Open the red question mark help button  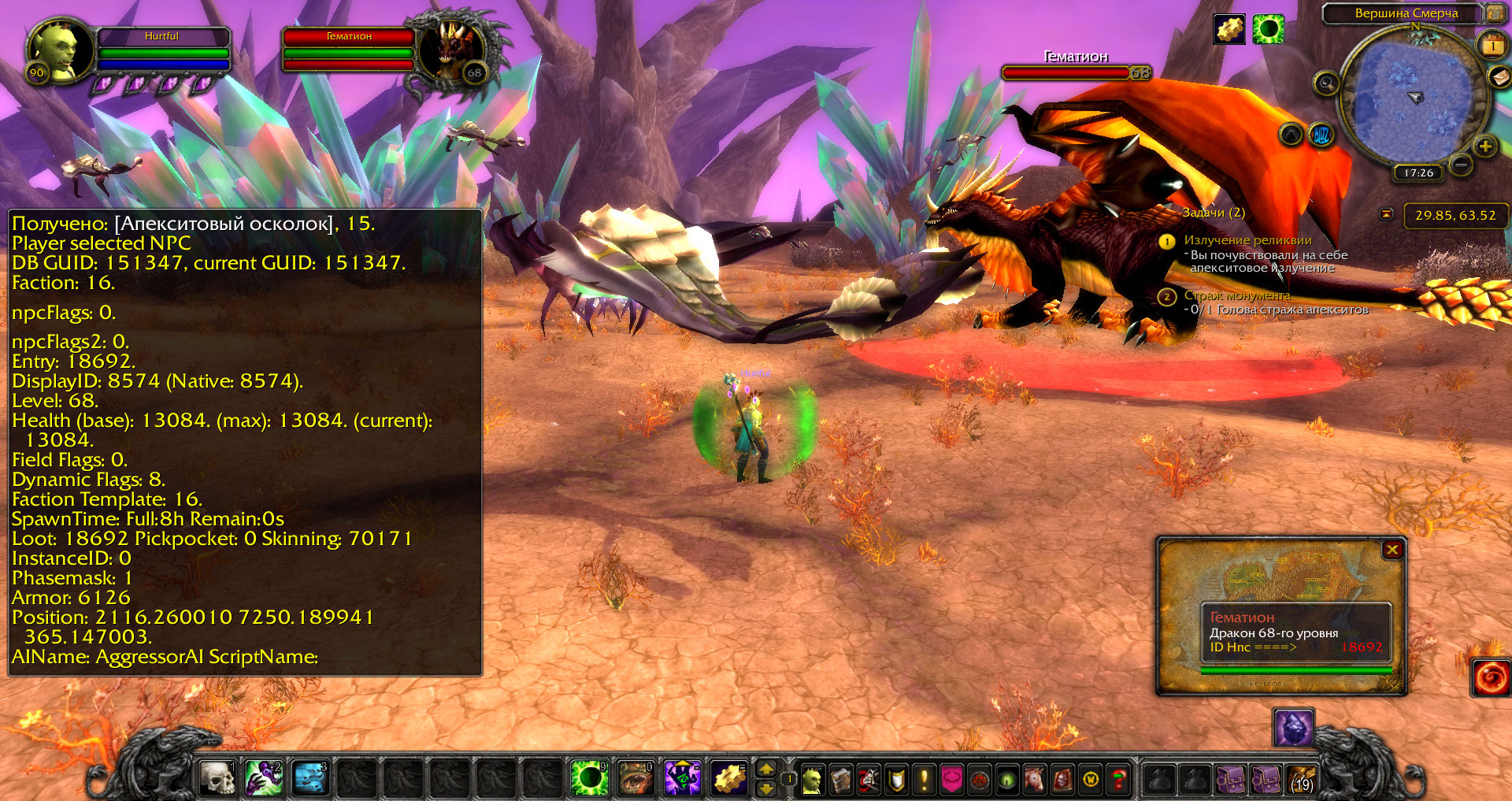(x=1118, y=780)
